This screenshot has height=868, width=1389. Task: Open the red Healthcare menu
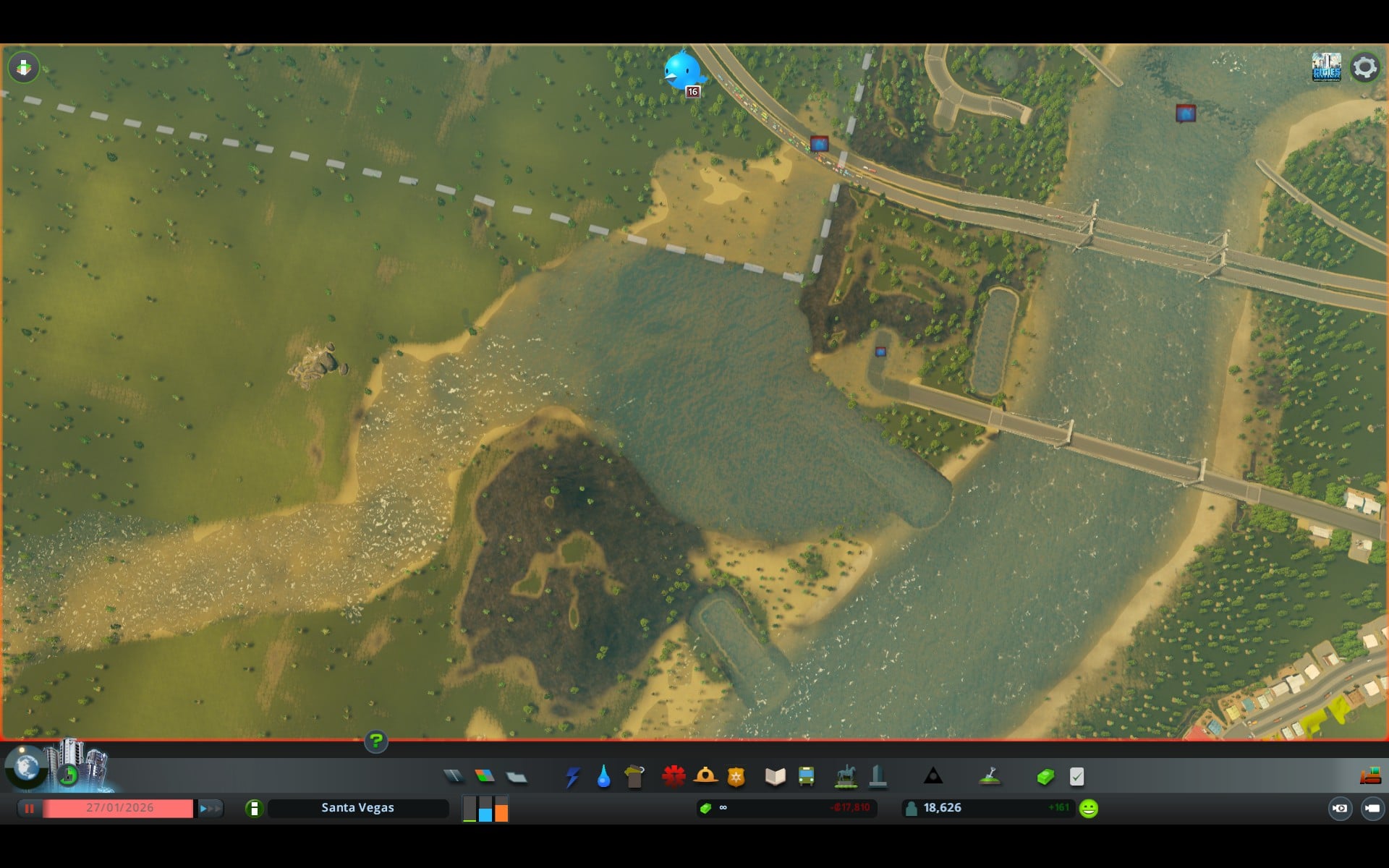pos(674,776)
